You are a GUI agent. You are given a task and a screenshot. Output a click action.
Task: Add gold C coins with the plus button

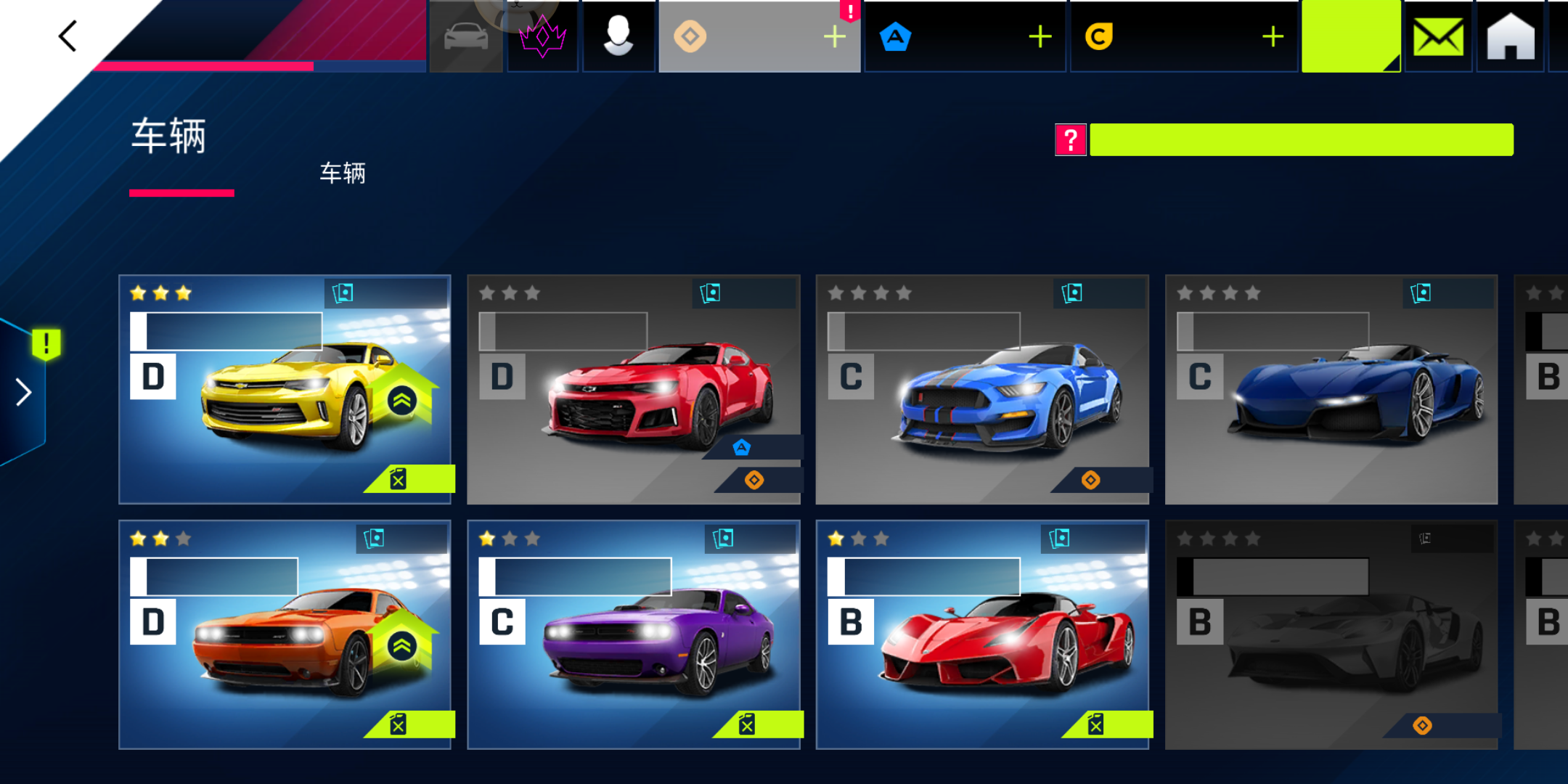coord(1273,36)
